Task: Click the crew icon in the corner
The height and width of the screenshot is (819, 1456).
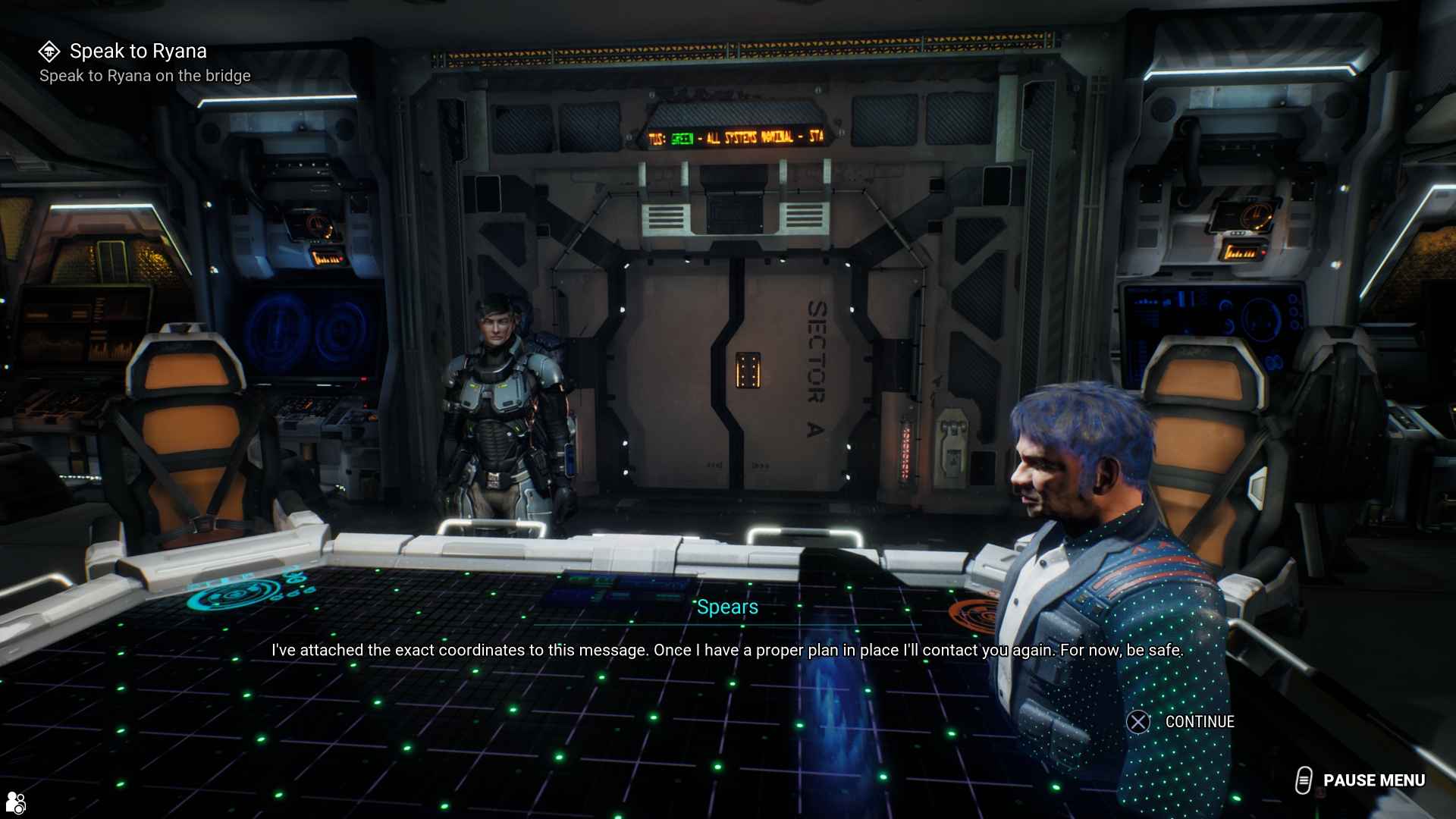Action: 15,802
